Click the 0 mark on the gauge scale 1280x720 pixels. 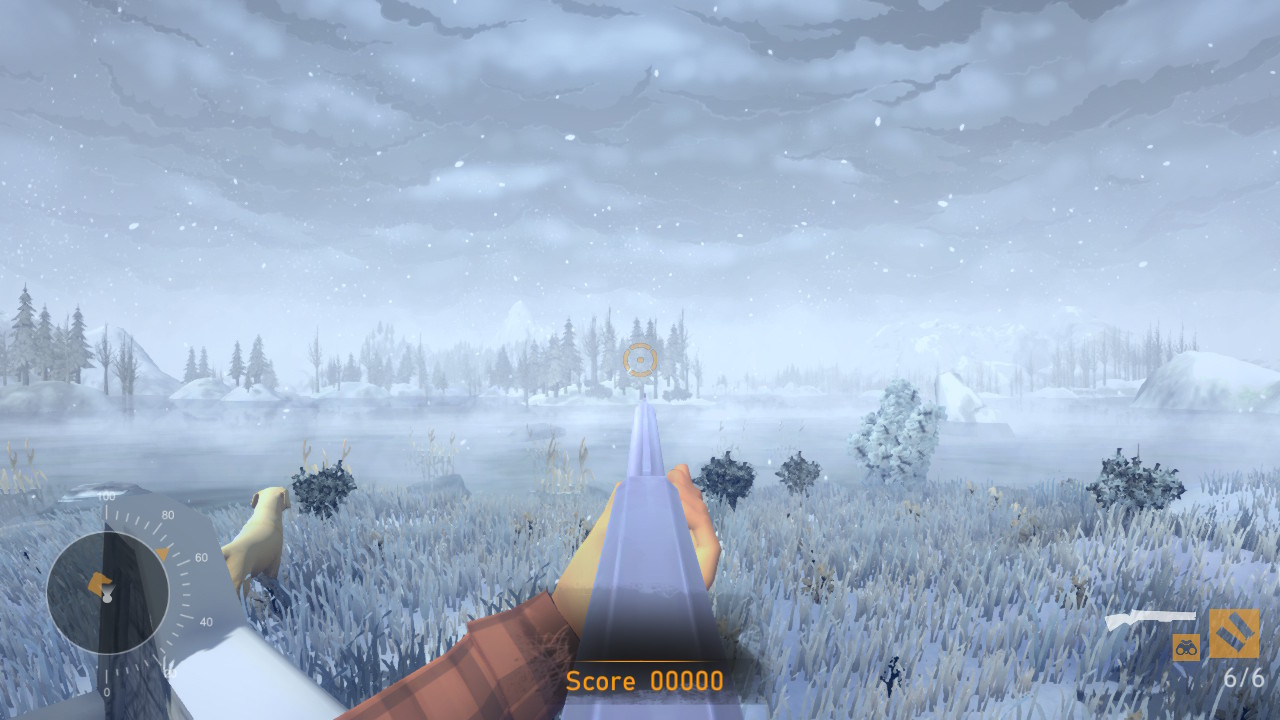click(x=107, y=690)
